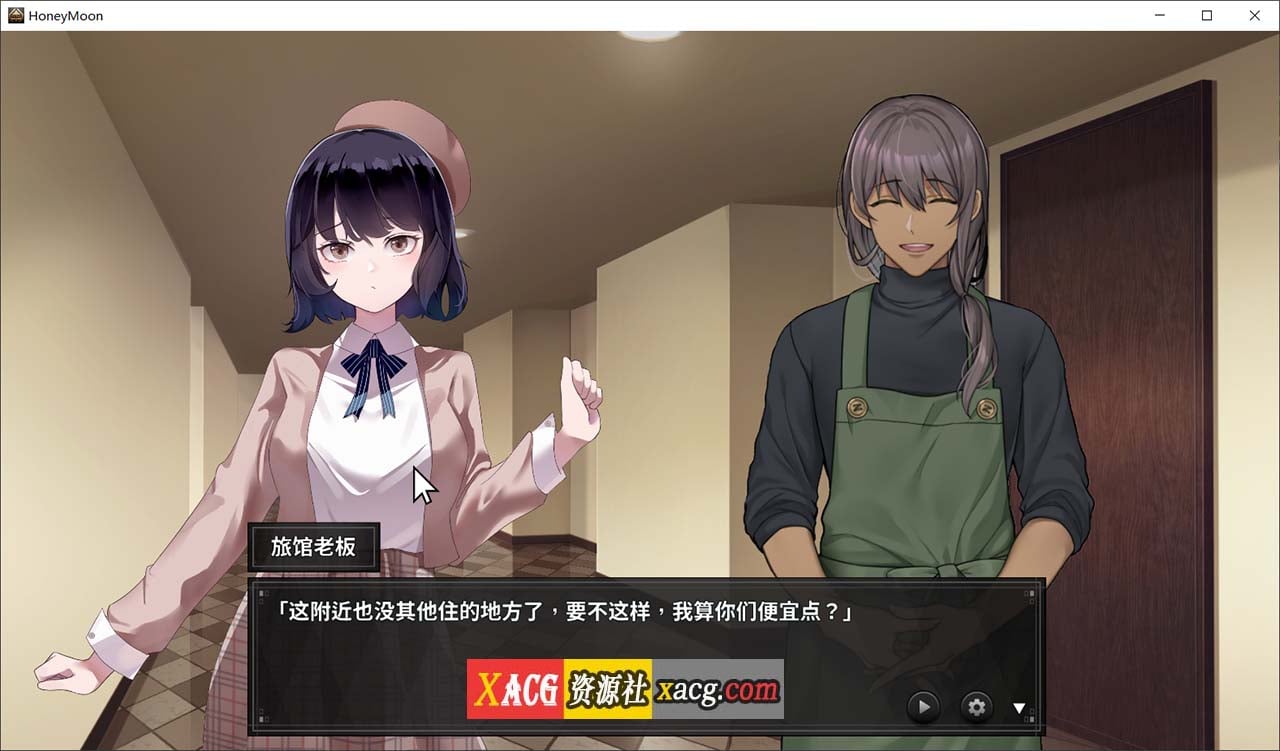1280x751 pixels.
Task: Select the 旅馆老板 name plate
Action: pos(313,546)
